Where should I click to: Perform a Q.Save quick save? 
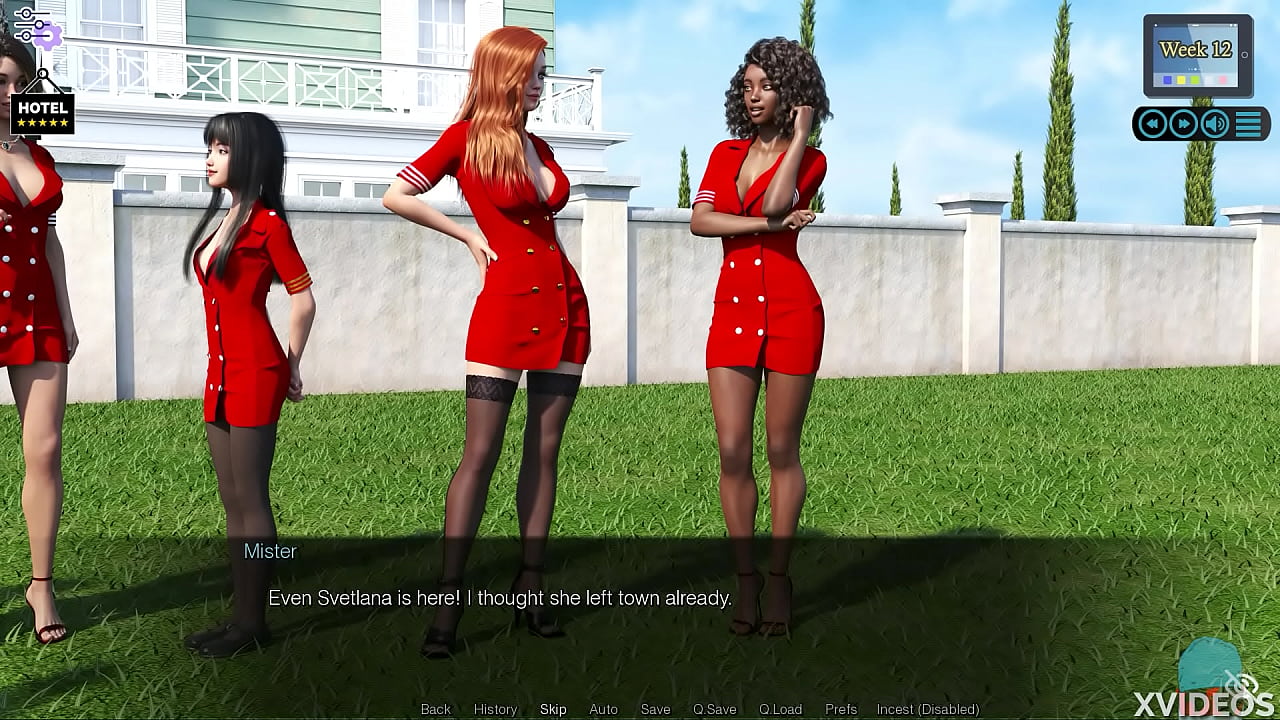[x=714, y=709]
